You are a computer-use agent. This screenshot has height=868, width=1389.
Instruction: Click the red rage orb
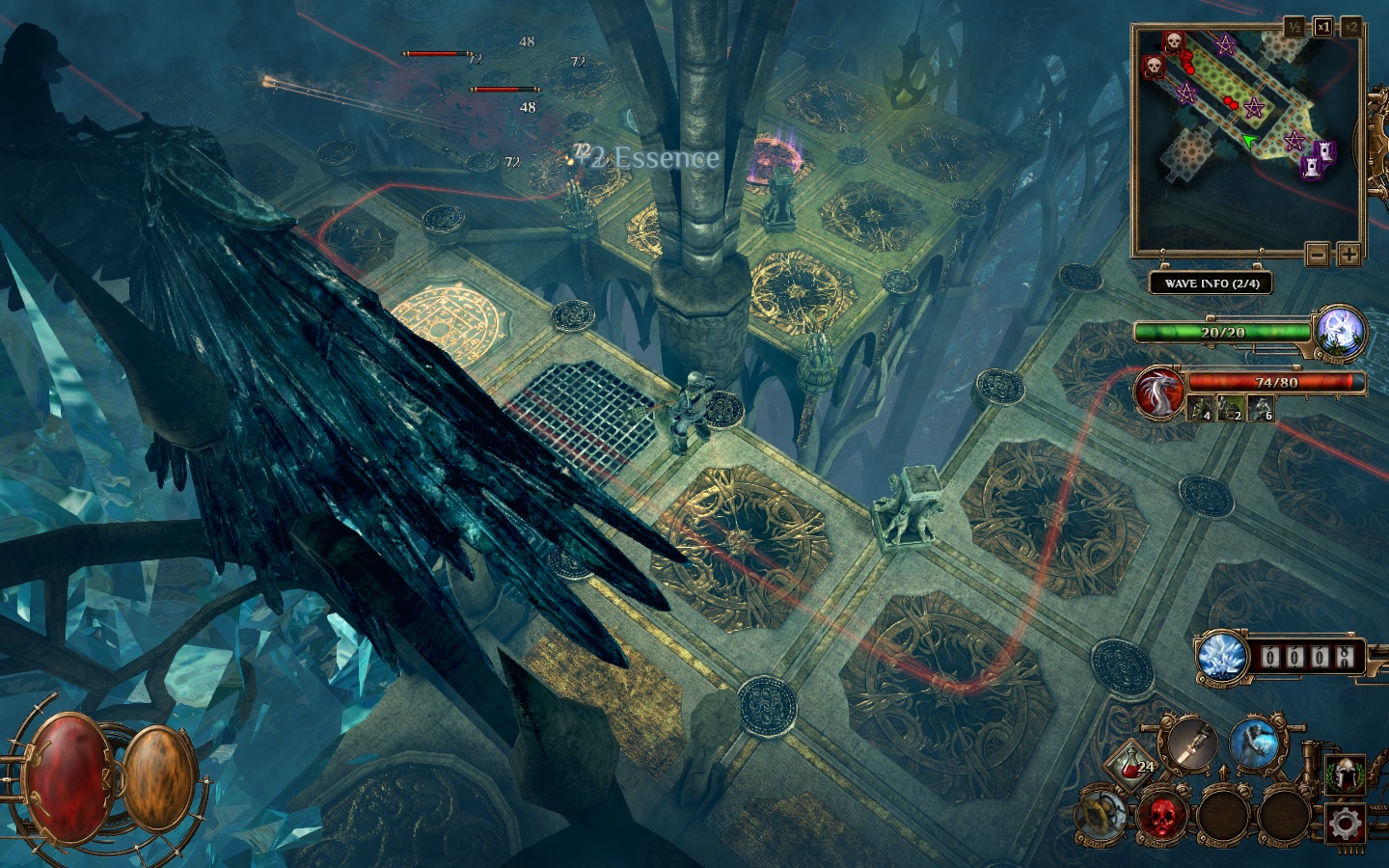tap(69, 776)
